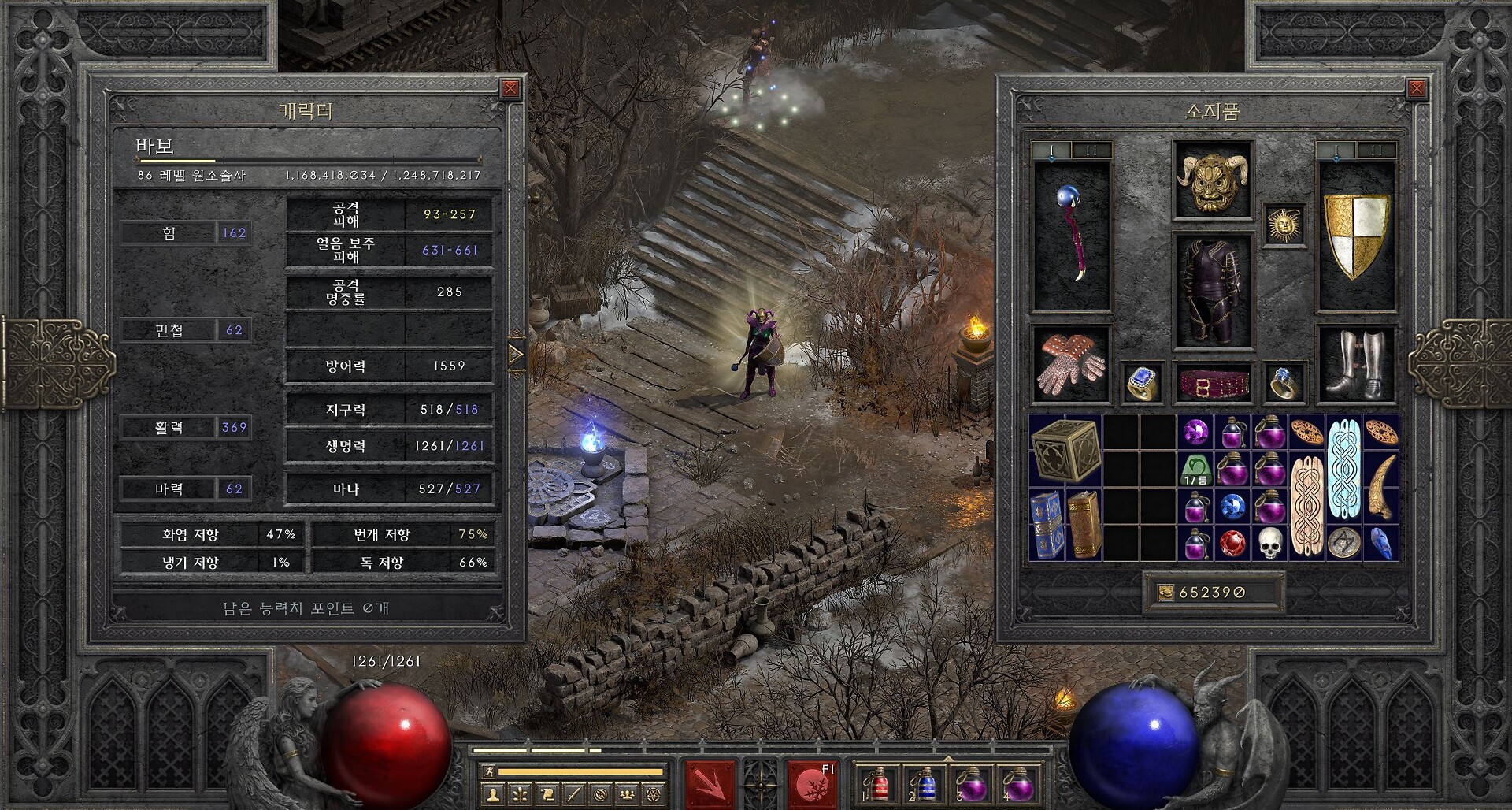Use the blue mana potion in belt

926,785
